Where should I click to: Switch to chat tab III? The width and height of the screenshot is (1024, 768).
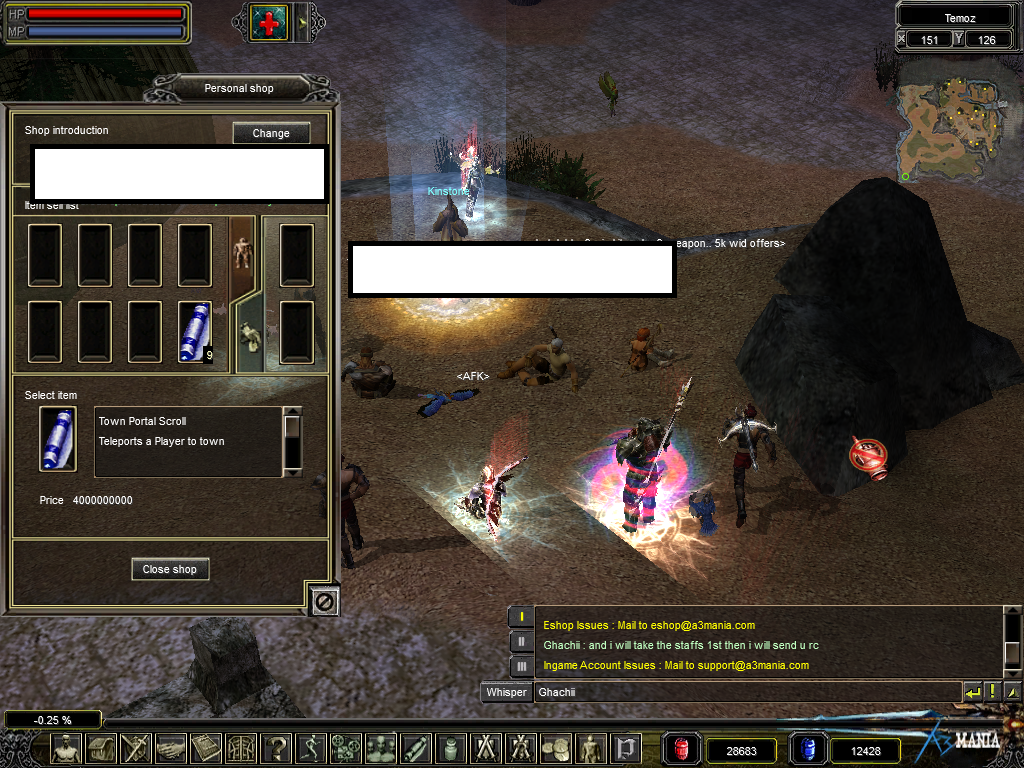pos(521,666)
